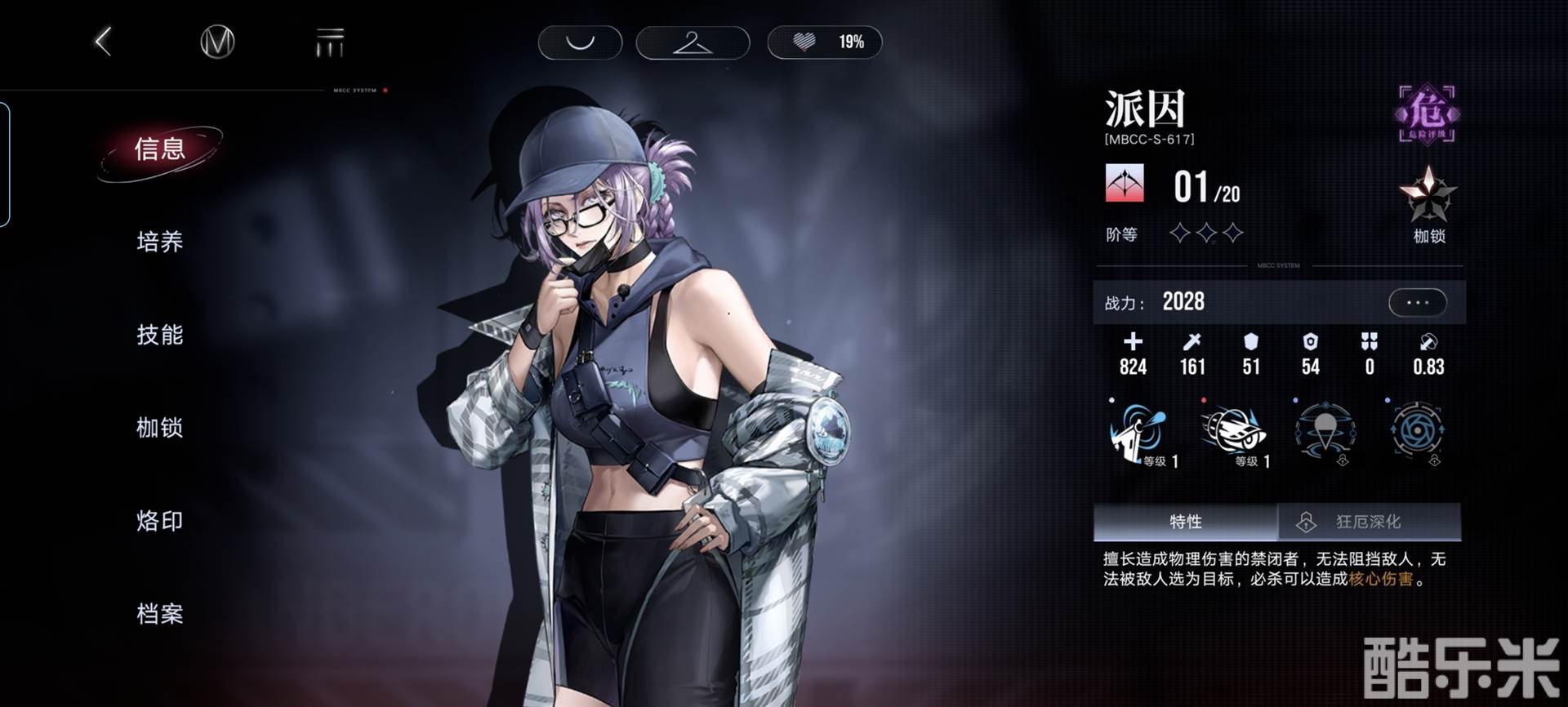Switch to the 狂厄深化 tab
This screenshot has width=1568, height=707.
point(1369,522)
